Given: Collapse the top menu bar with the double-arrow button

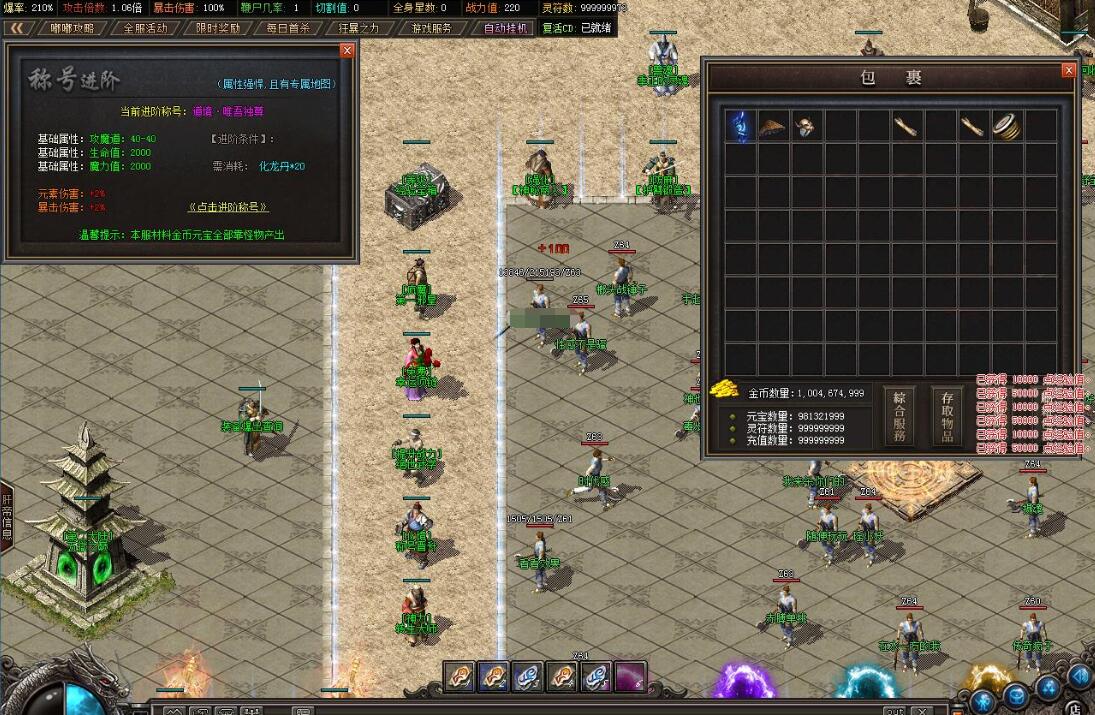Looking at the screenshot, I should pyautogui.click(x=16, y=28).
